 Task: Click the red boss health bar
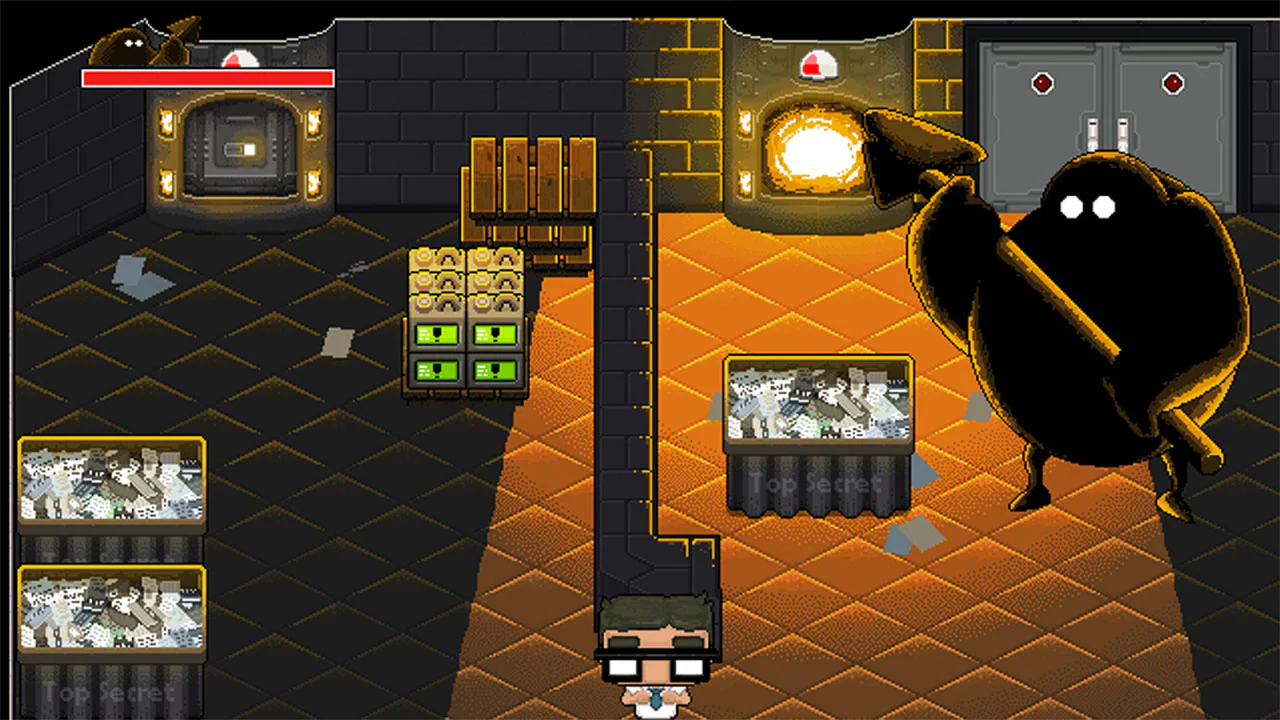206,78
